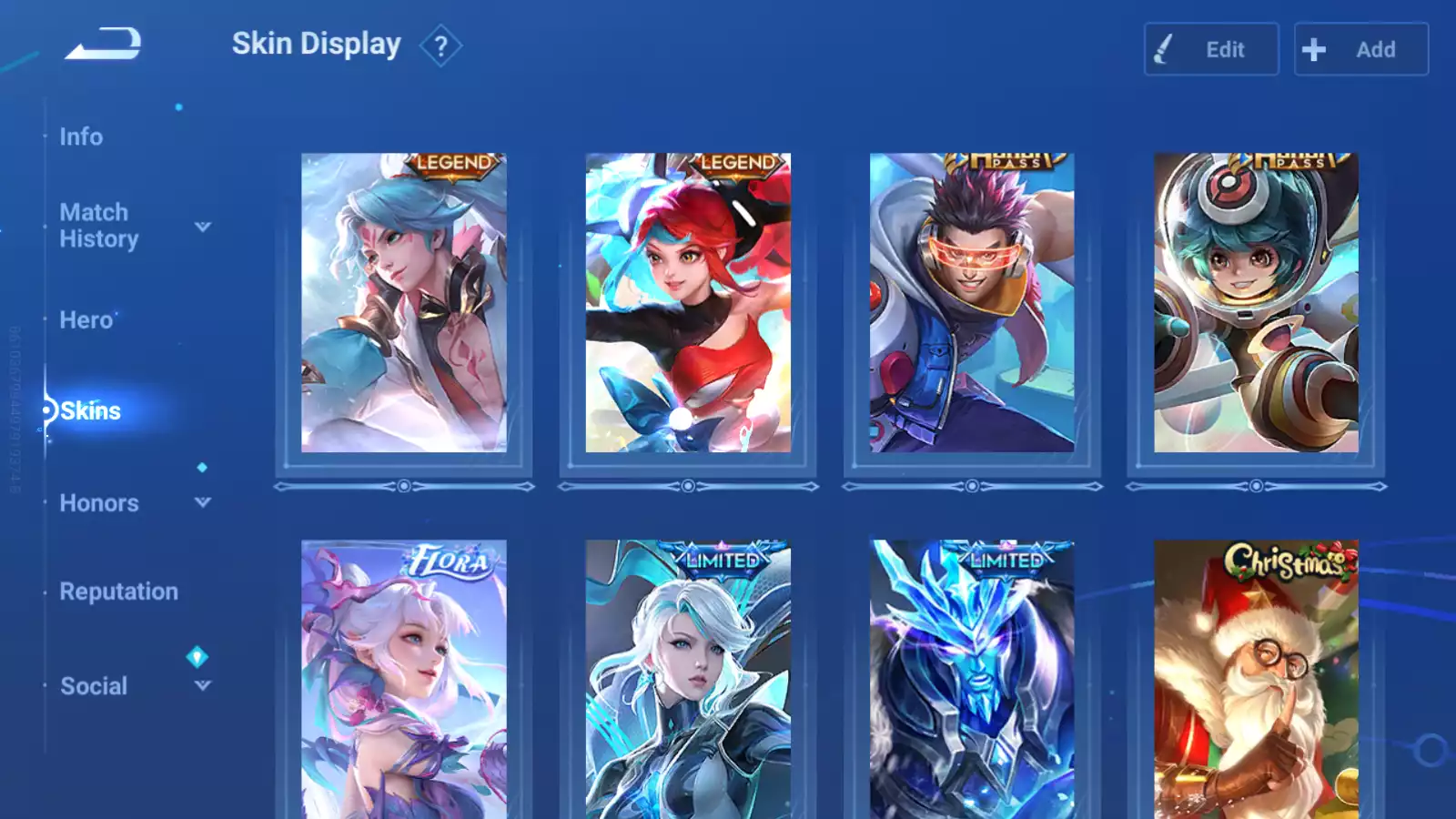The width and height of the screenshot is (1456, 819).
Task: Expand the Honors dropdown arrow
Action: (203, 502)
